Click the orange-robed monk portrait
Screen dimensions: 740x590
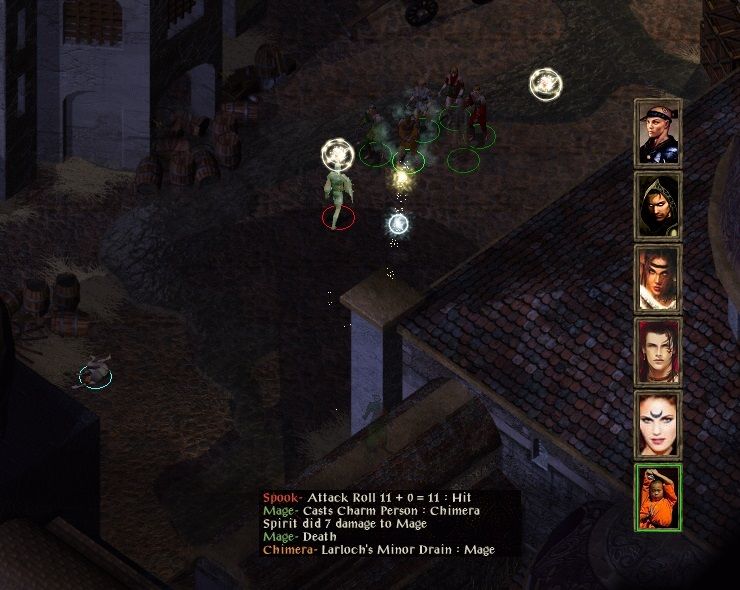tap(658, 497)
